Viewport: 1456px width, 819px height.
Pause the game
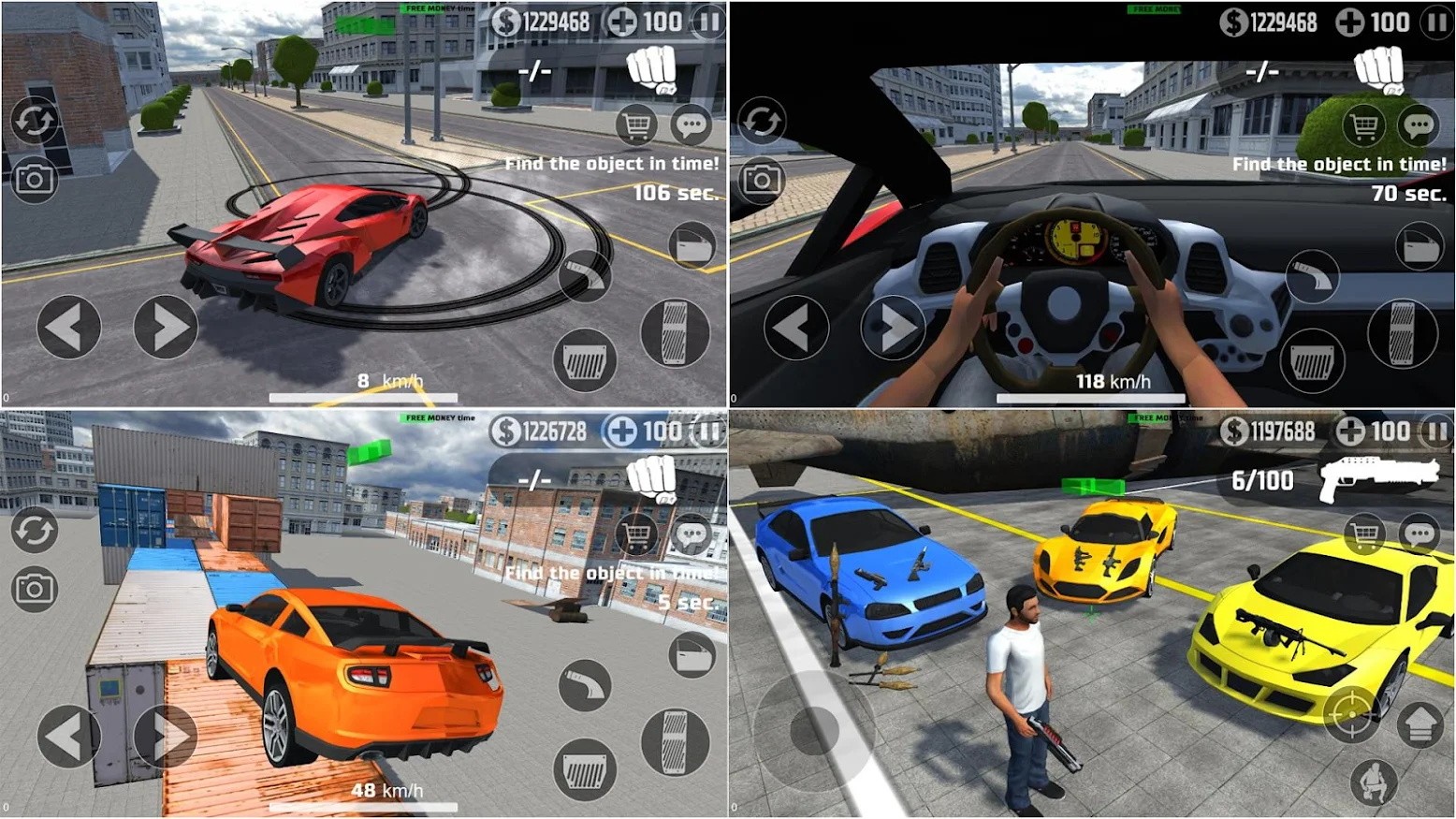click(708, 22)
